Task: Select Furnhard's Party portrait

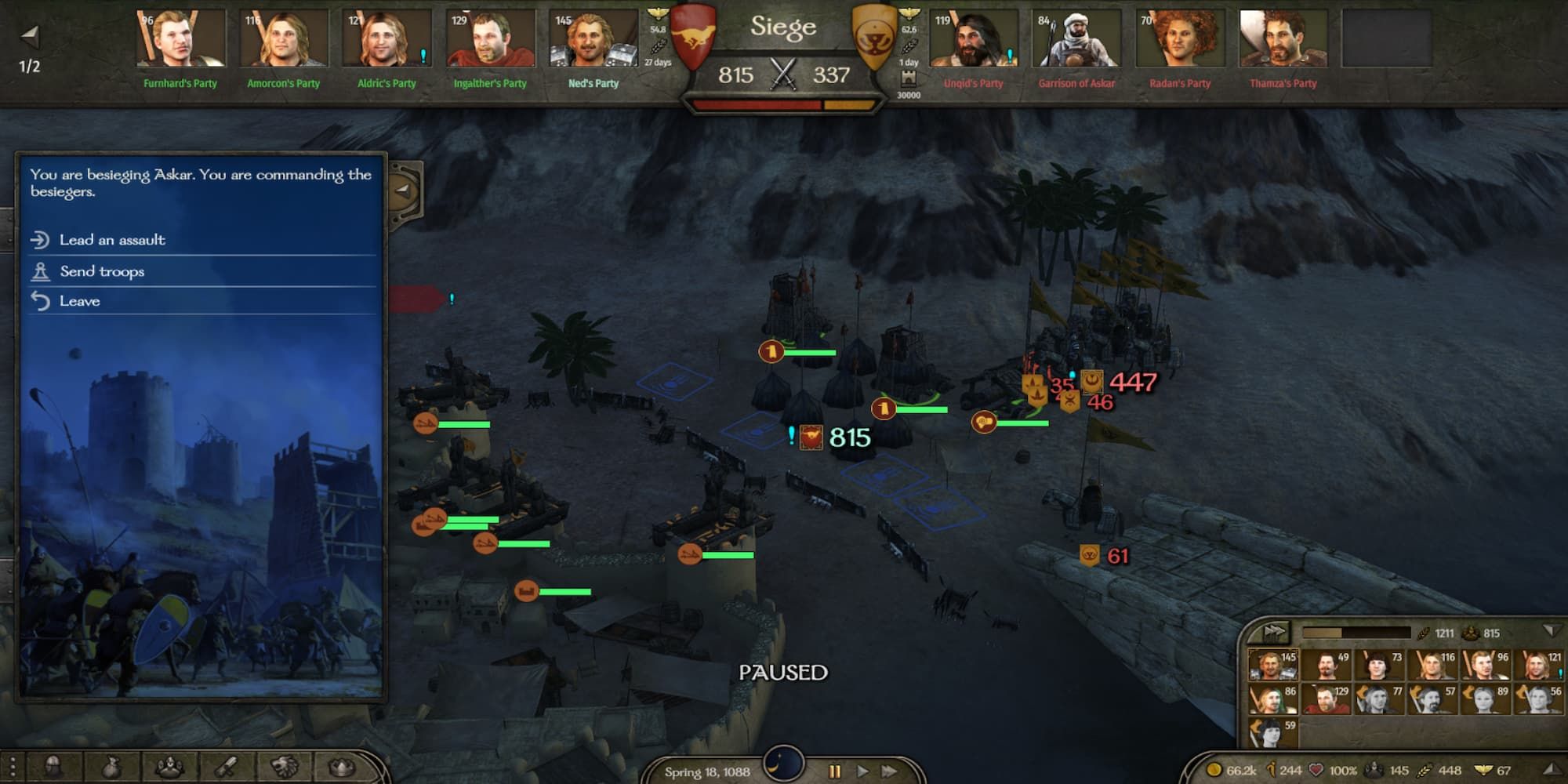Action: click(x=180, y=39)
